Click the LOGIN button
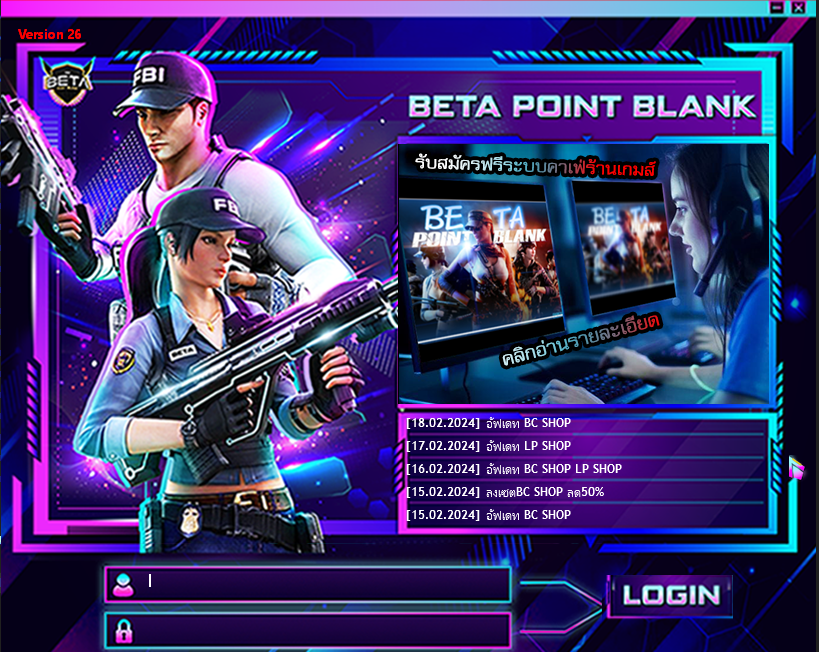The height and width of the screenshot is (652, 819). [671, 594]
